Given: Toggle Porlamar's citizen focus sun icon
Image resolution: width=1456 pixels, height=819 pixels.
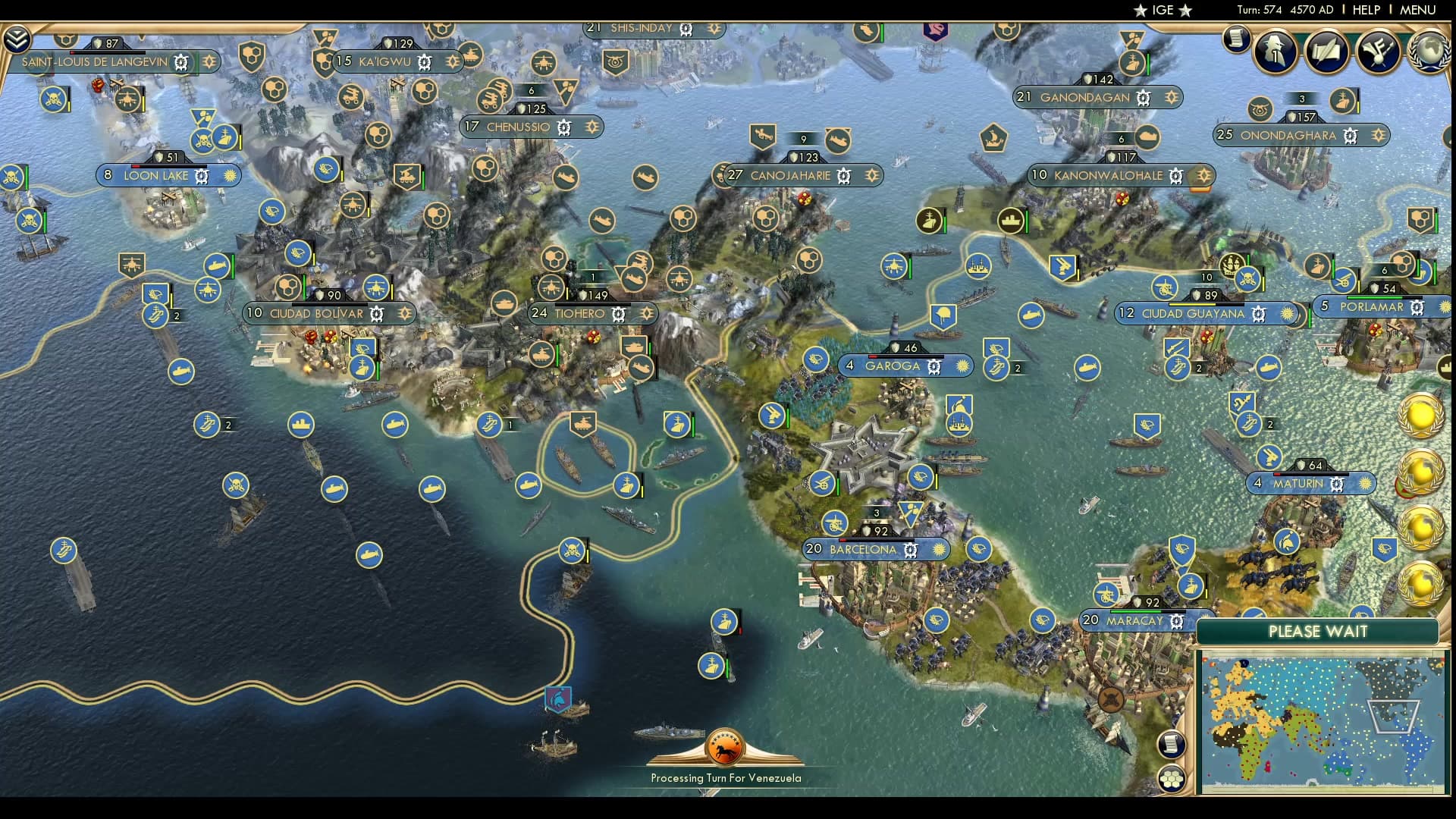Looking at the screenshot, I should (1447, 306).
